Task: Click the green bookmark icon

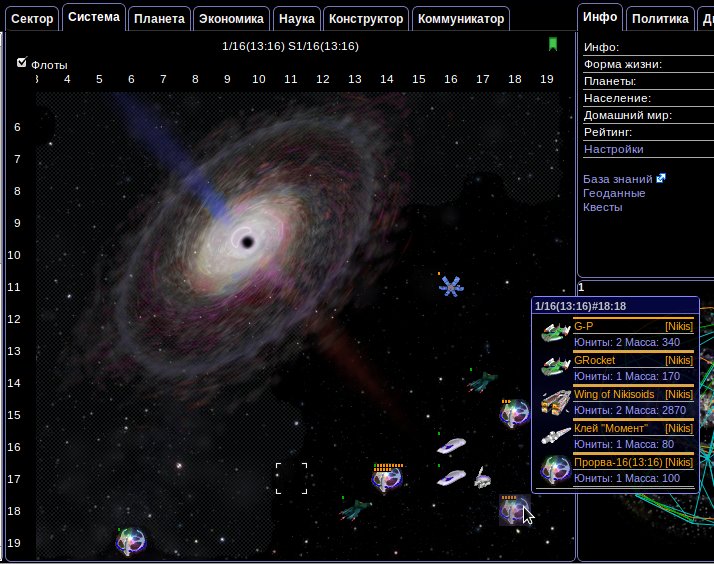Action: pos(552,44)
